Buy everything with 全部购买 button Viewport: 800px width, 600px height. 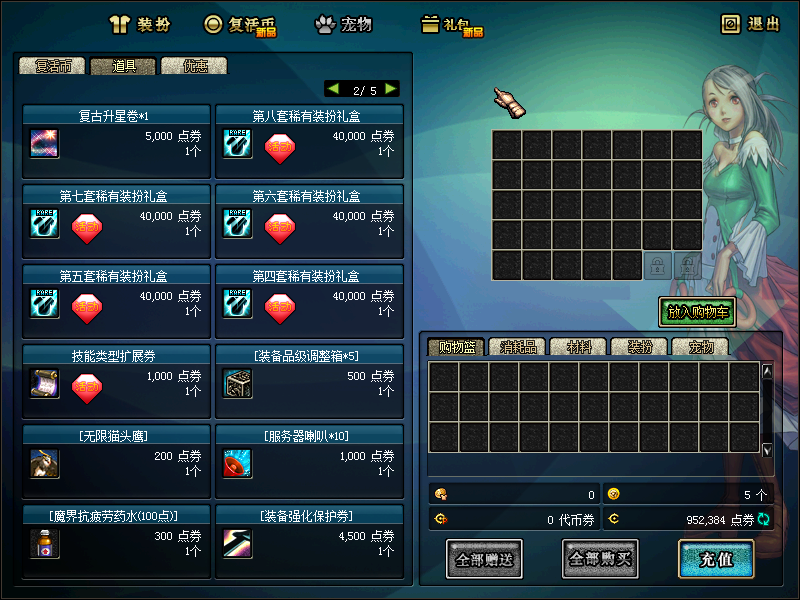coord(600,559)
